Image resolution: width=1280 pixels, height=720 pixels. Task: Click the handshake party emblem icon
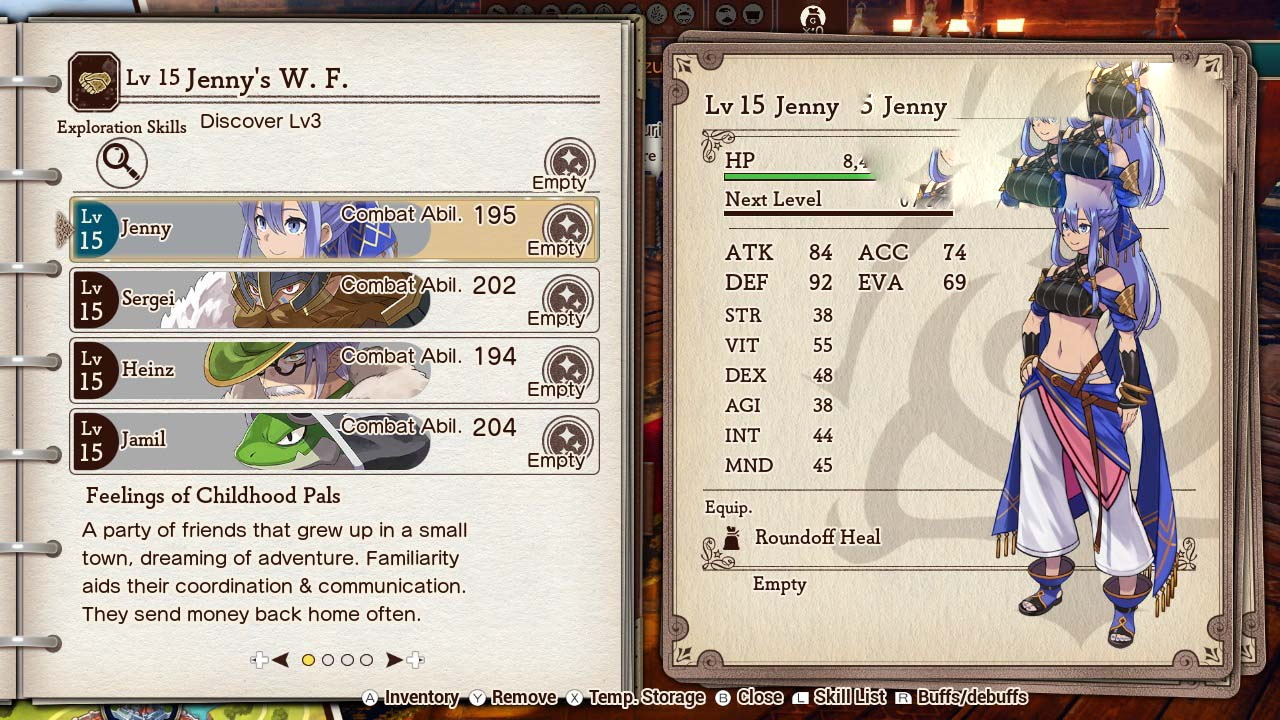[x=94, y=82]
